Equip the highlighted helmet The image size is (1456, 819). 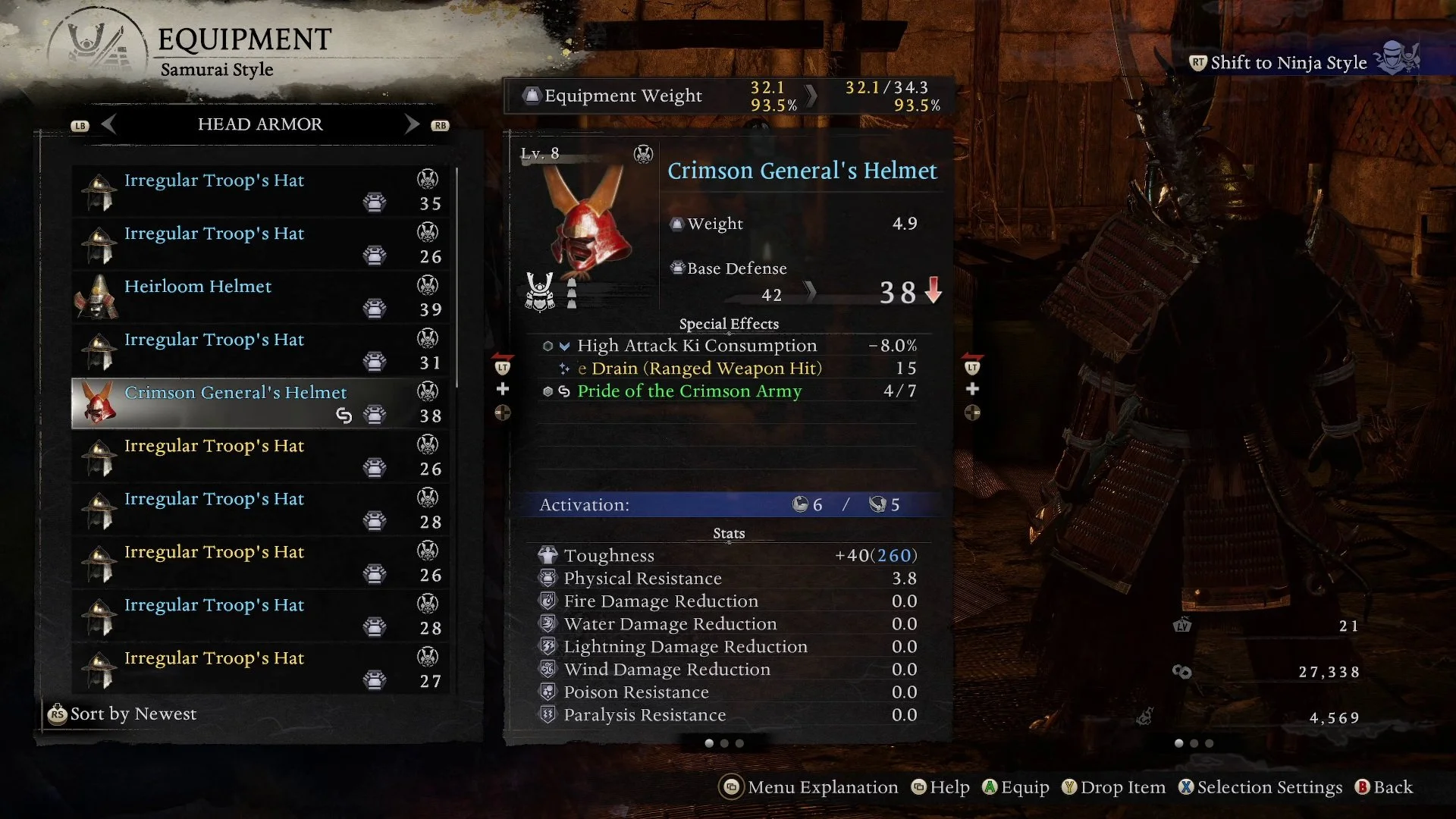pos(1015,788)
